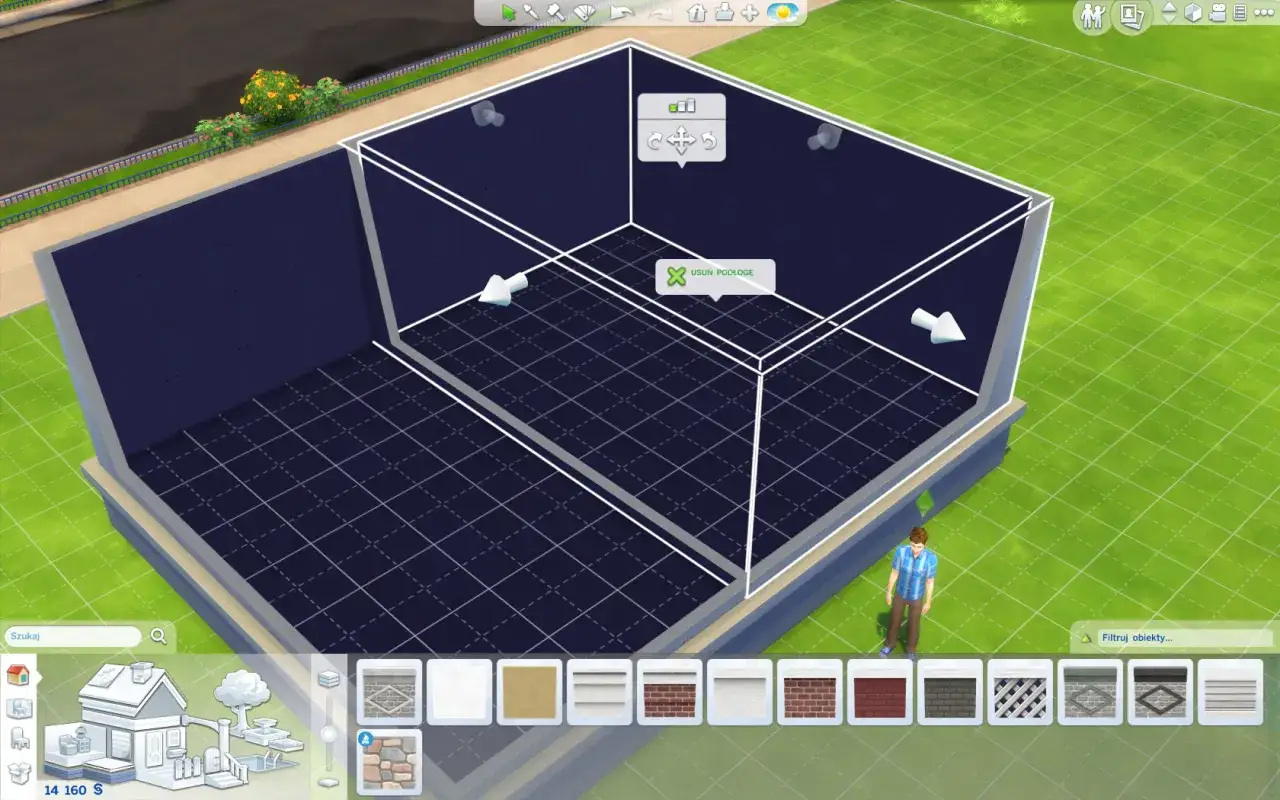Toggle the 3D view cube

1192,14
